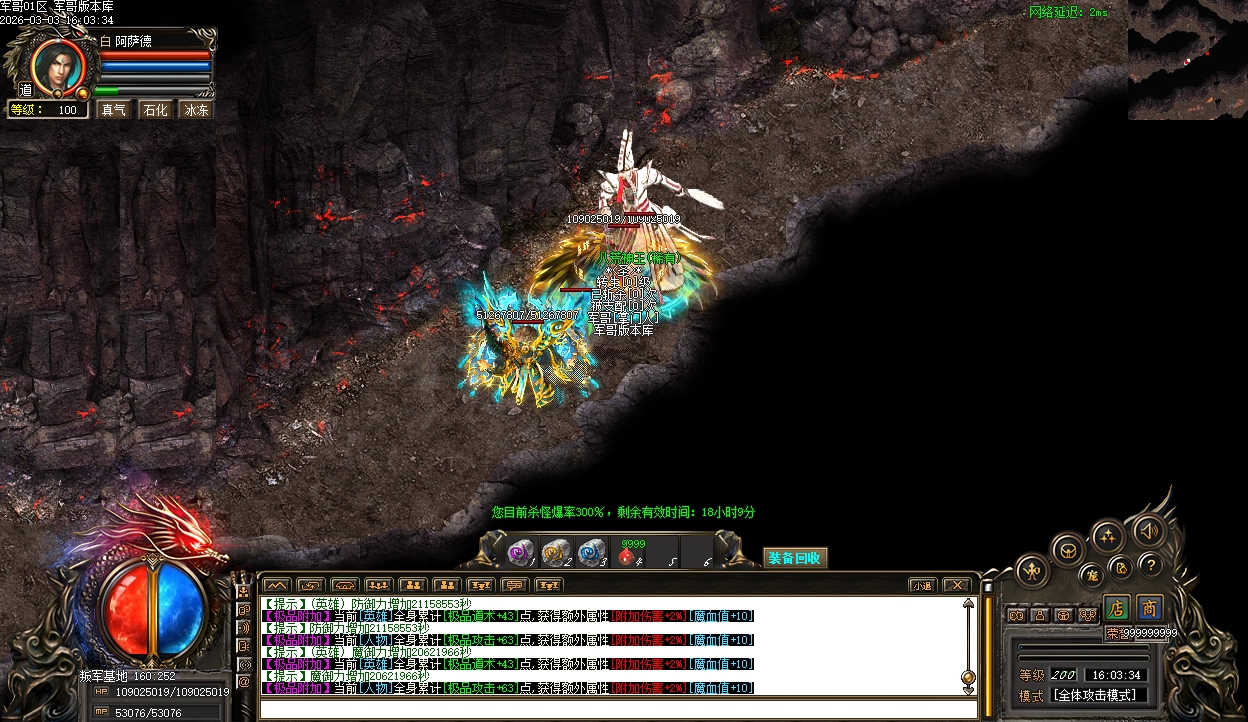This screenshot has width=1248, height=722.
Task: Click the chat text input field
Action: click(610, 709)
